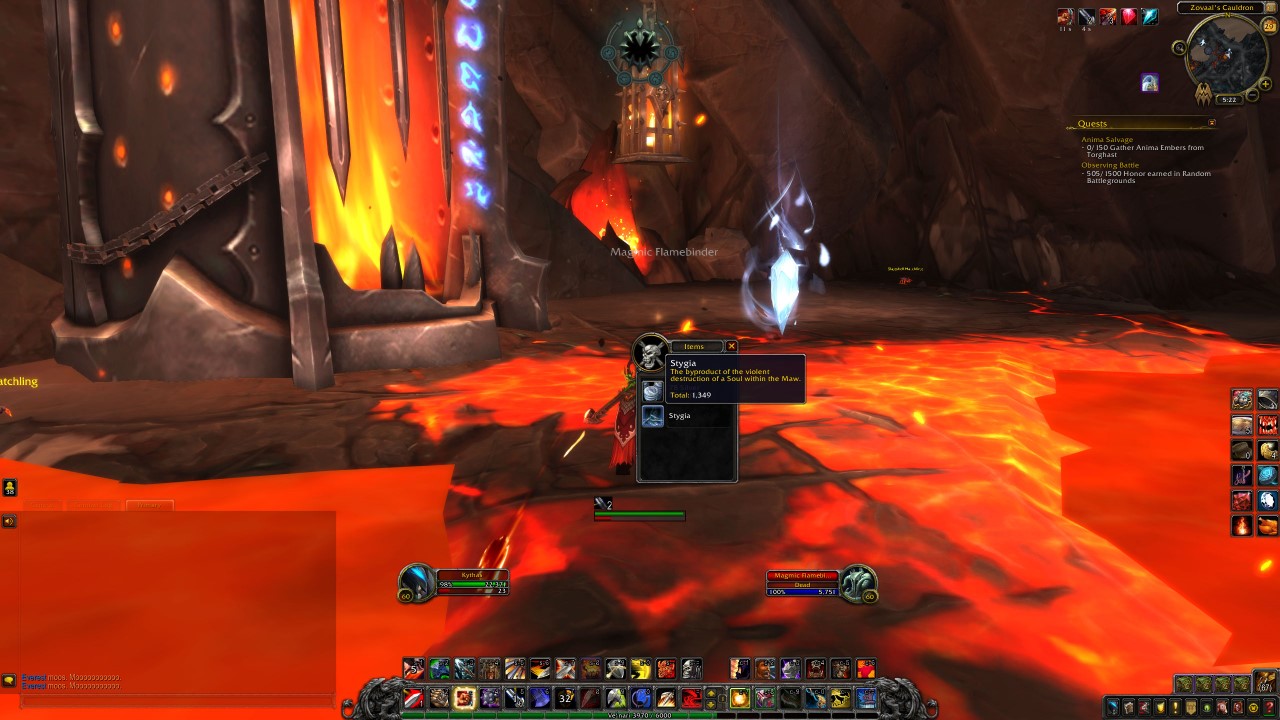Open the Spellbook icon in the micro menu
The image size is (1280, 720).
1128,707
